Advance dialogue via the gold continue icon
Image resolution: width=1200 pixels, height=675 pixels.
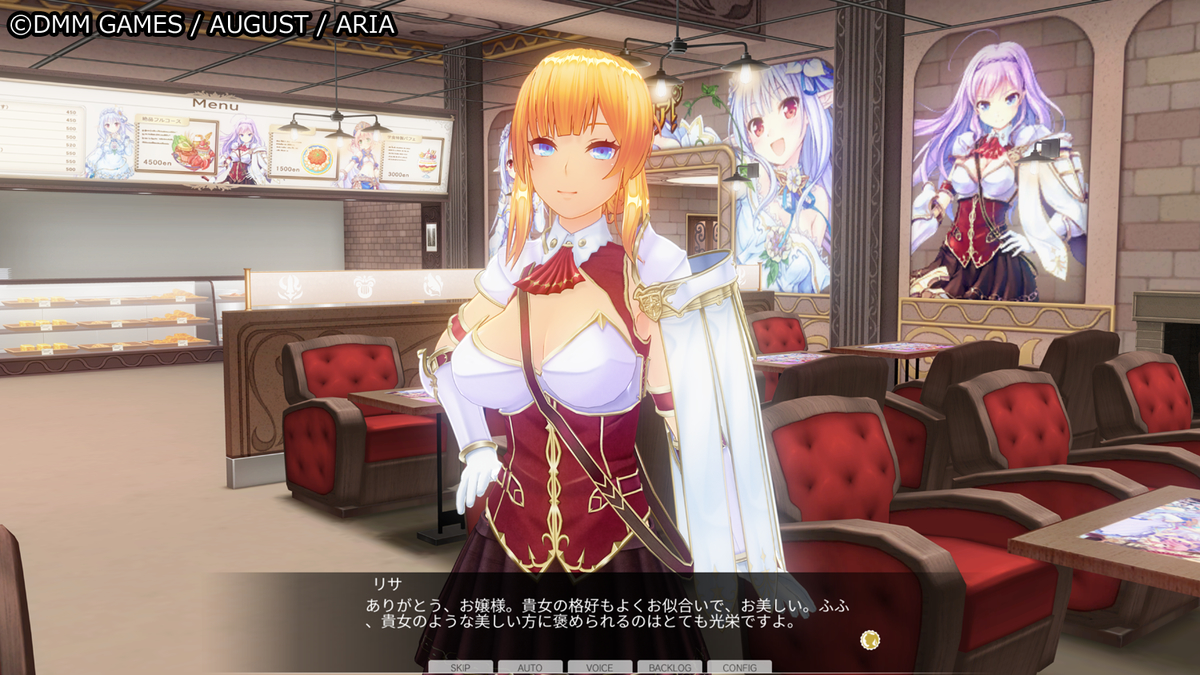pos(870,639)
